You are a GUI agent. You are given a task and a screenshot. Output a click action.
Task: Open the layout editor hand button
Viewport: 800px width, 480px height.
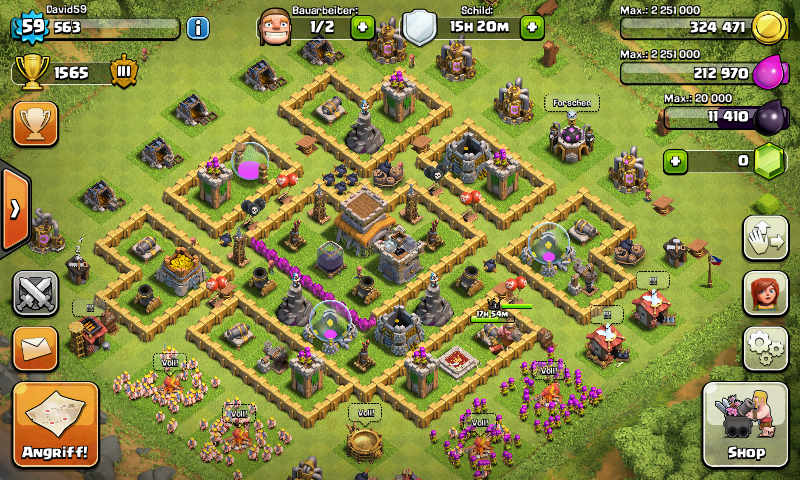click(x=765, y=238)
